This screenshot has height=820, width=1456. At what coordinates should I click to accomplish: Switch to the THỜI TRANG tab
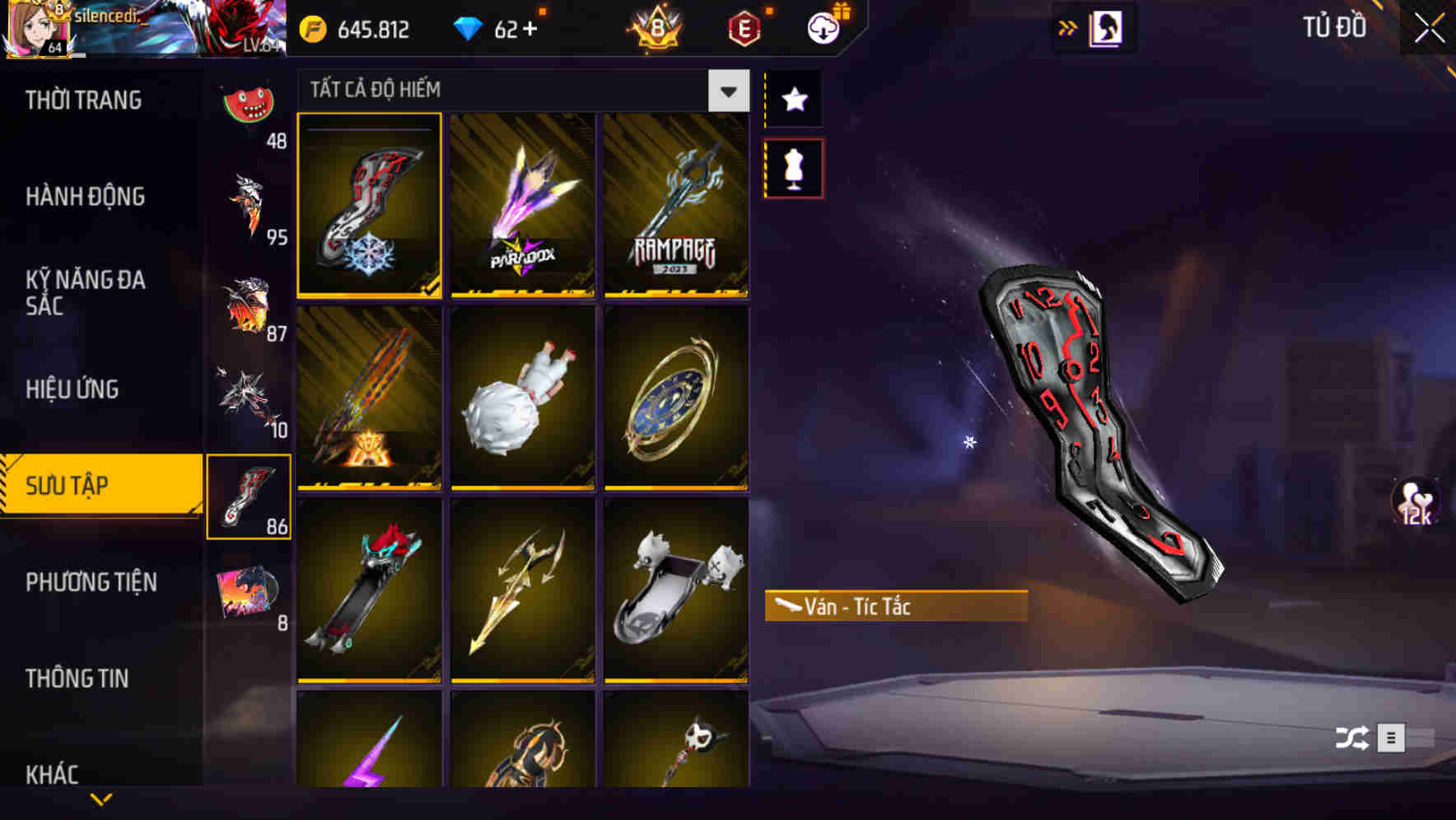[82, 100]
